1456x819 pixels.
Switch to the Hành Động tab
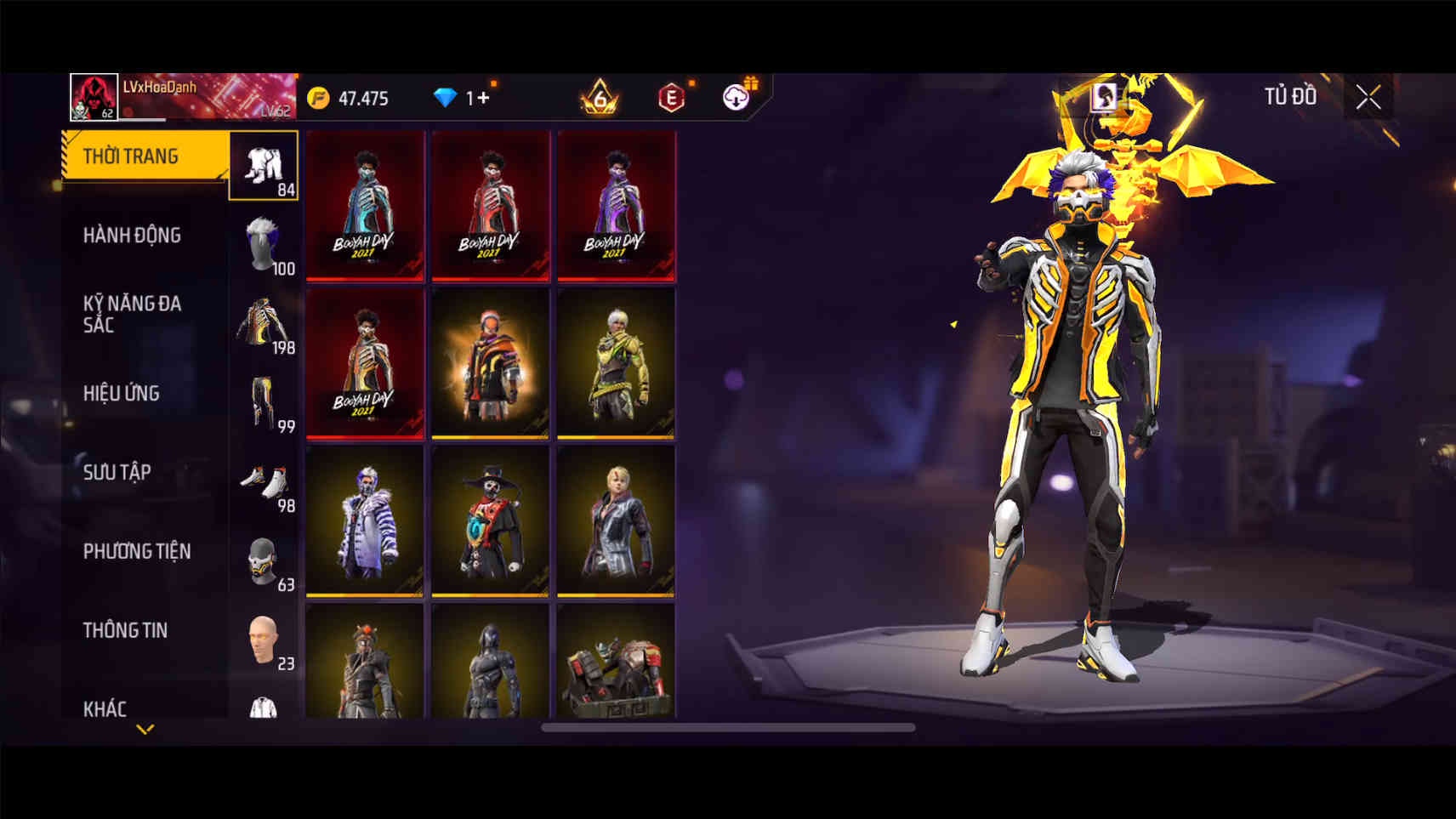(x=132, y=236)
